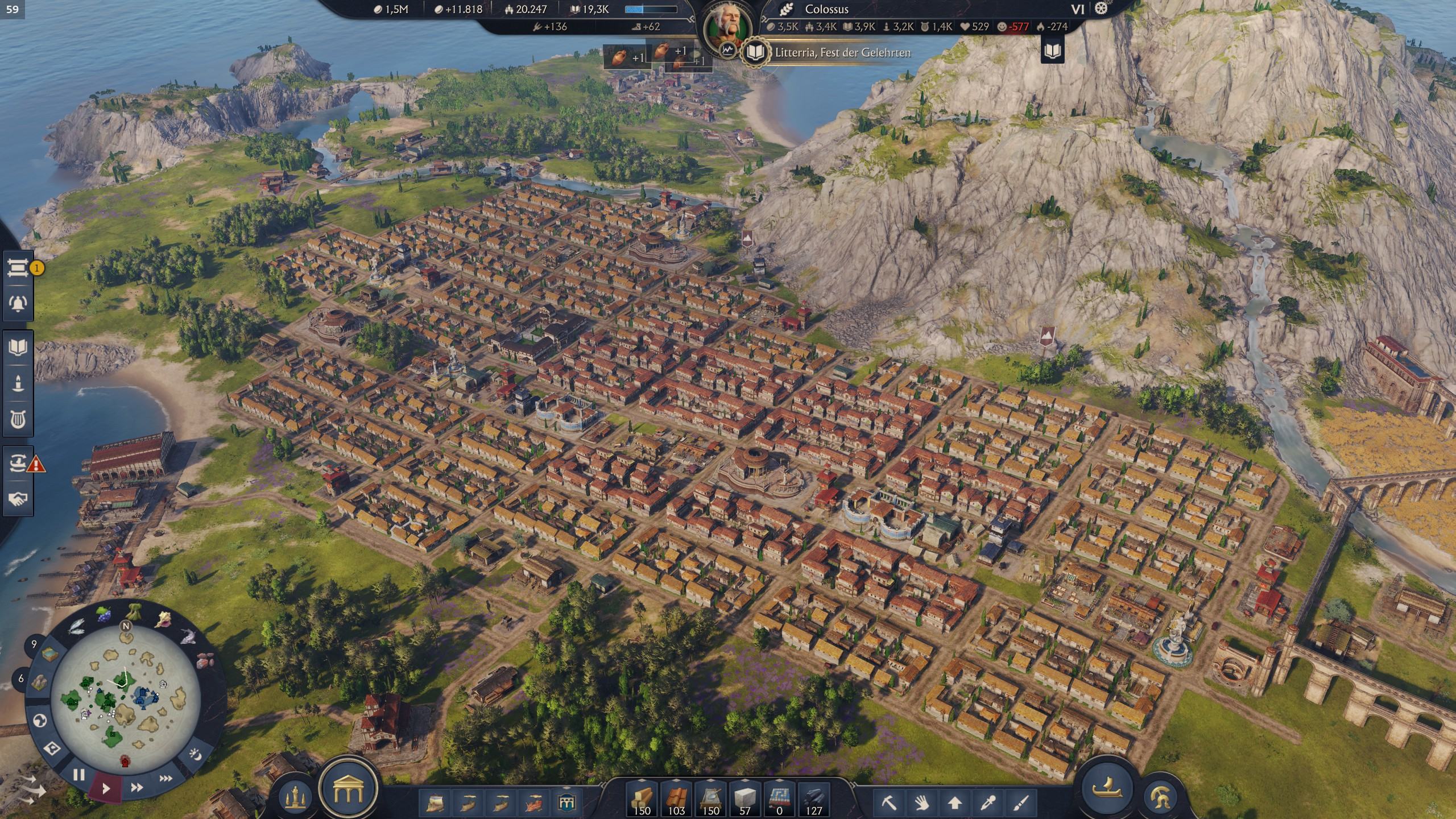The image size is (1456, 819).
Task: Select the pickaxe demolish tool
Action: 888,803
